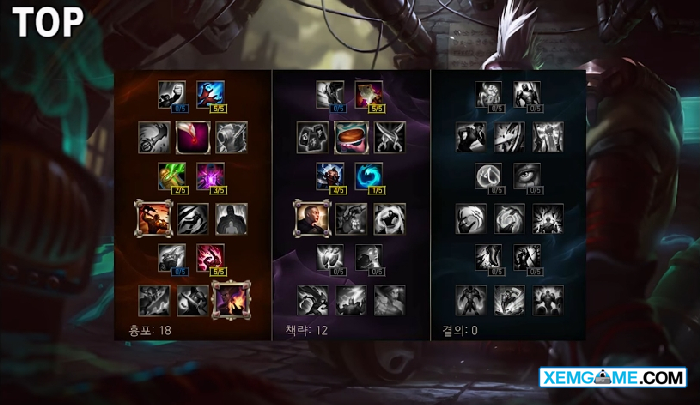Choose the Grasp of the Undying keystone
700x405 pixels.
(470, 298)
